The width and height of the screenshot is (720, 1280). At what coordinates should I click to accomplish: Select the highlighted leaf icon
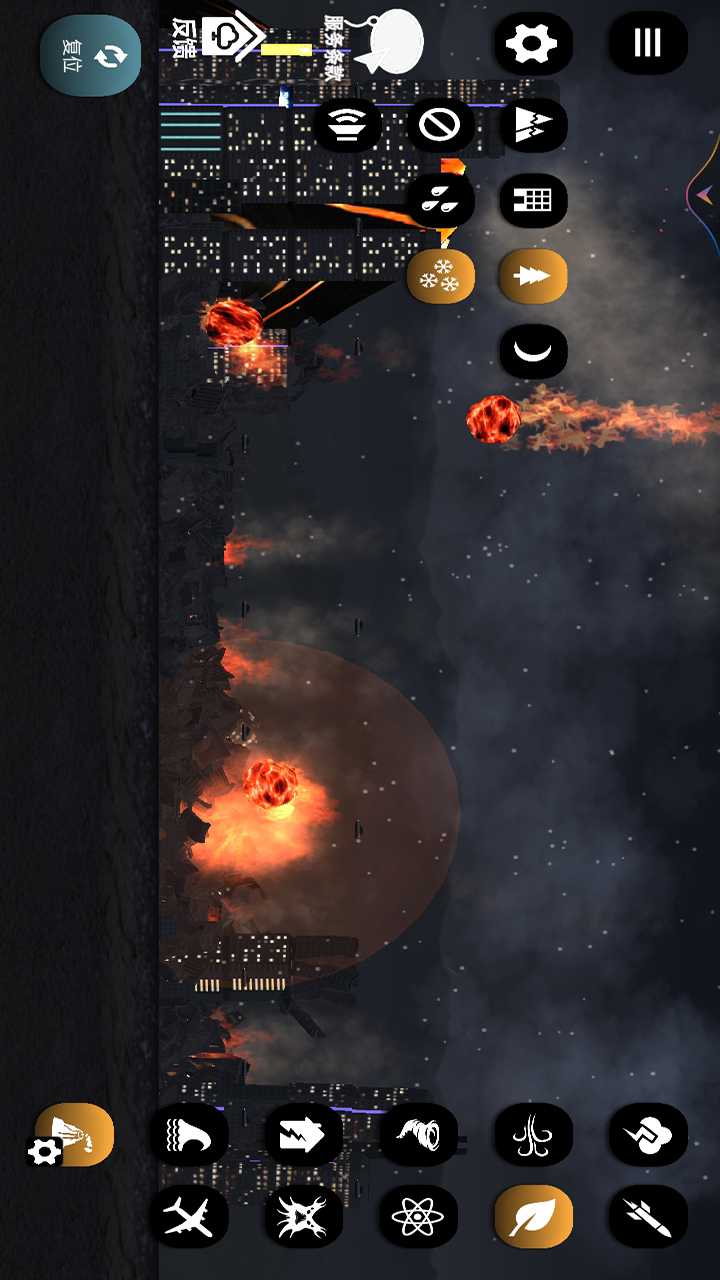pyautogui.click(x=533, y=1216)
